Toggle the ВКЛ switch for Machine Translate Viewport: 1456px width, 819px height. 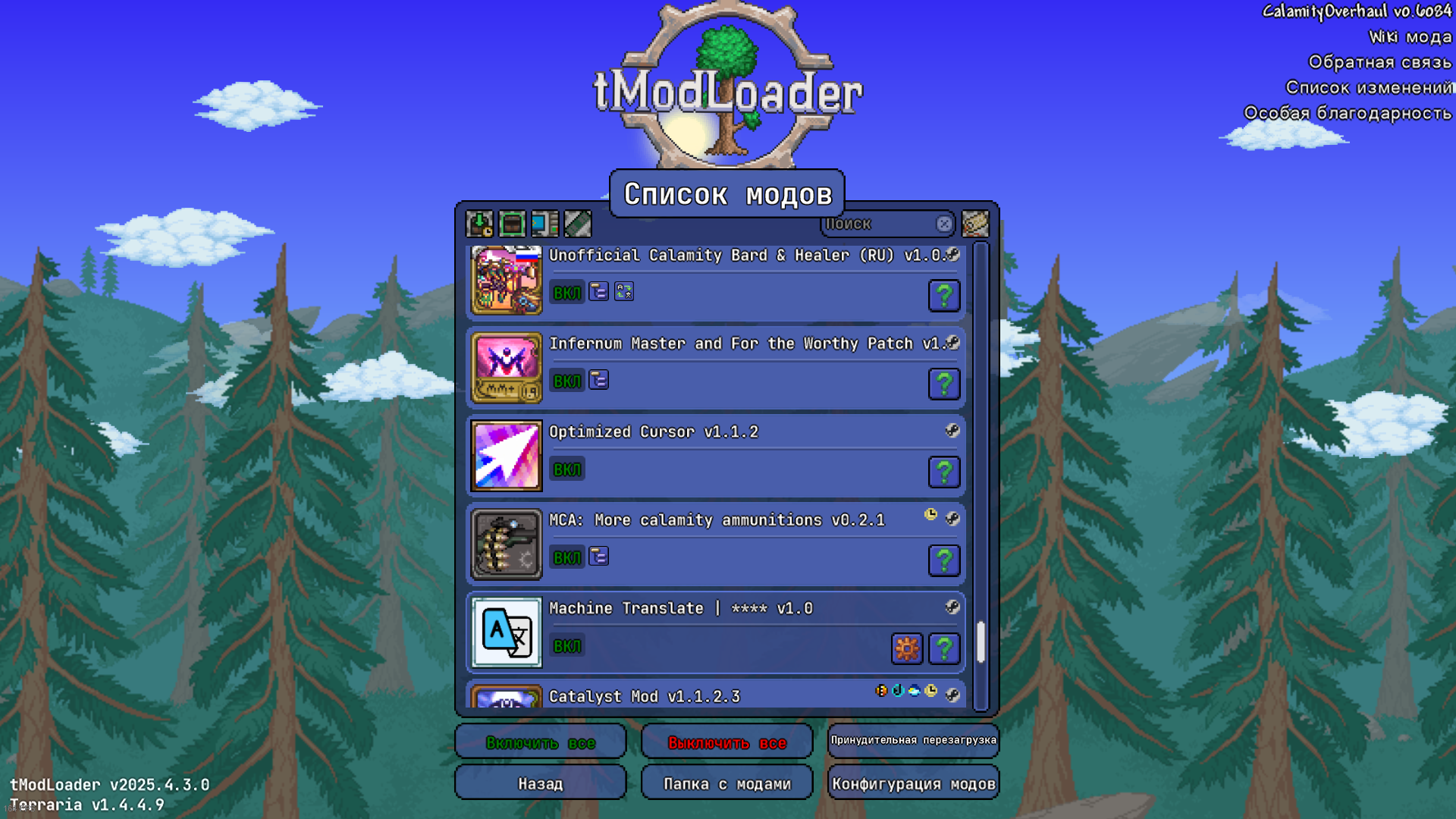[566, 646]
